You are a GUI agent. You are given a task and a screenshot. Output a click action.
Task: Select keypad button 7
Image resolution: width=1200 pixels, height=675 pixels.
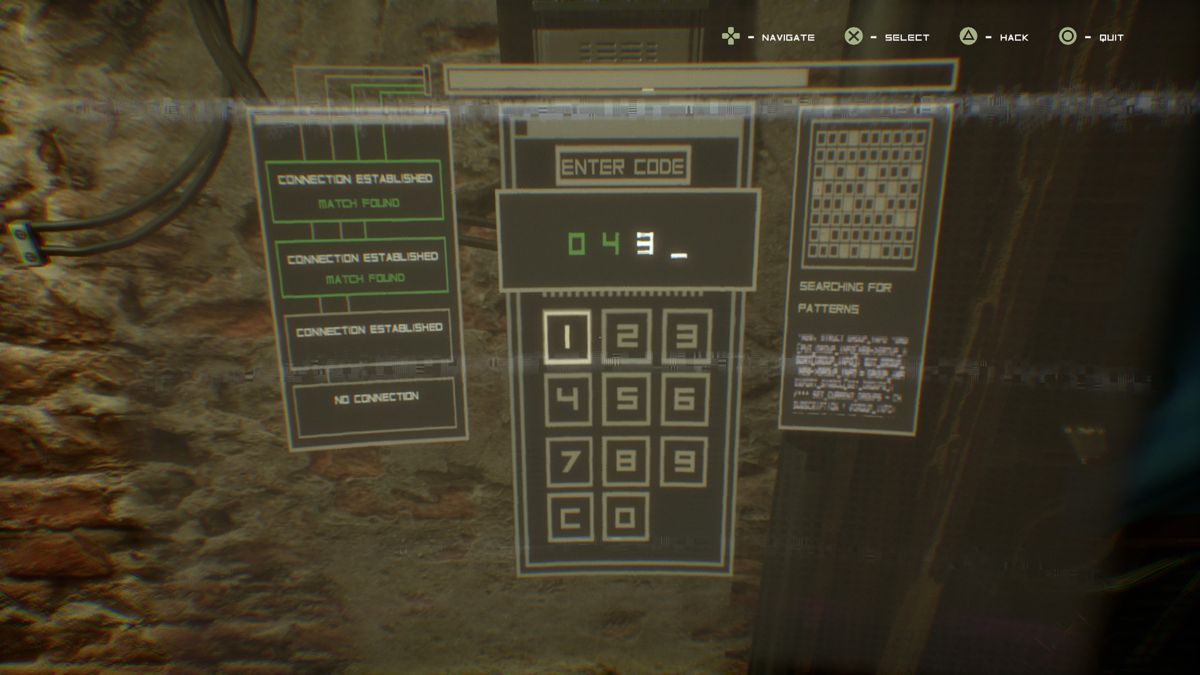click(x=568, y=460)
